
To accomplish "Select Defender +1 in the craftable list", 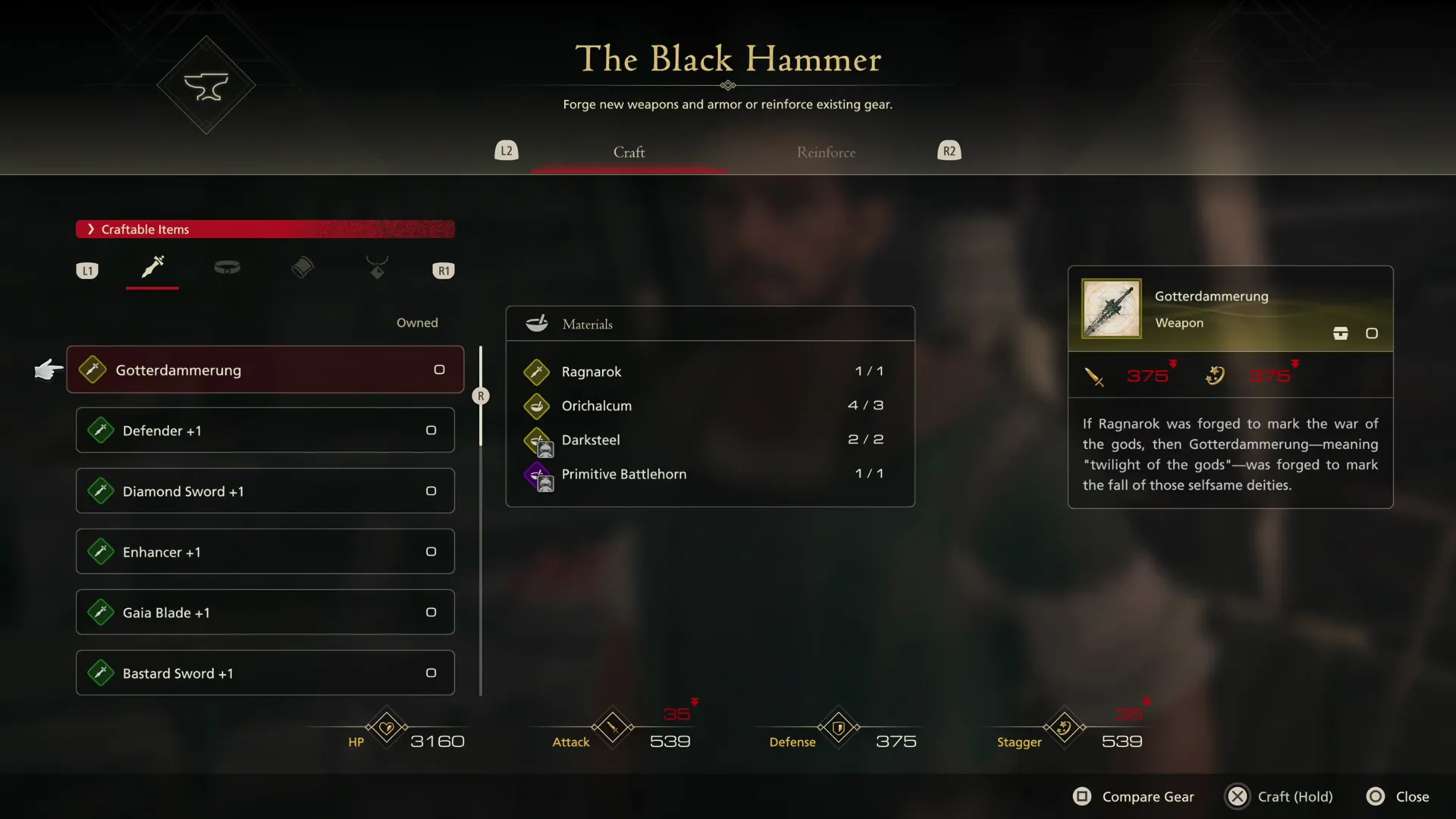I will (264, 430).
